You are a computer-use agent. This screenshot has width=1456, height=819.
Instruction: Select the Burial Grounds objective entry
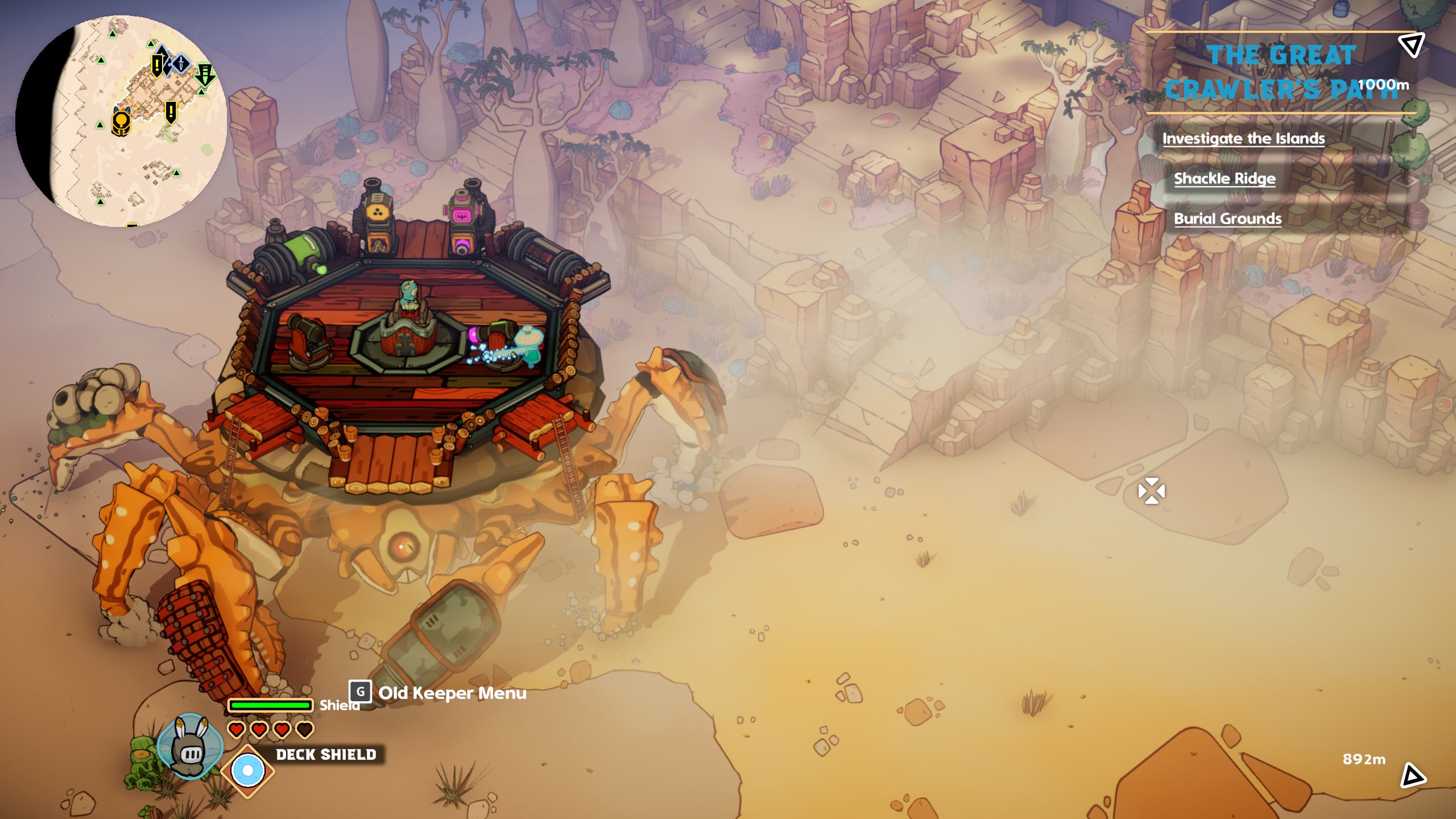1227,219
